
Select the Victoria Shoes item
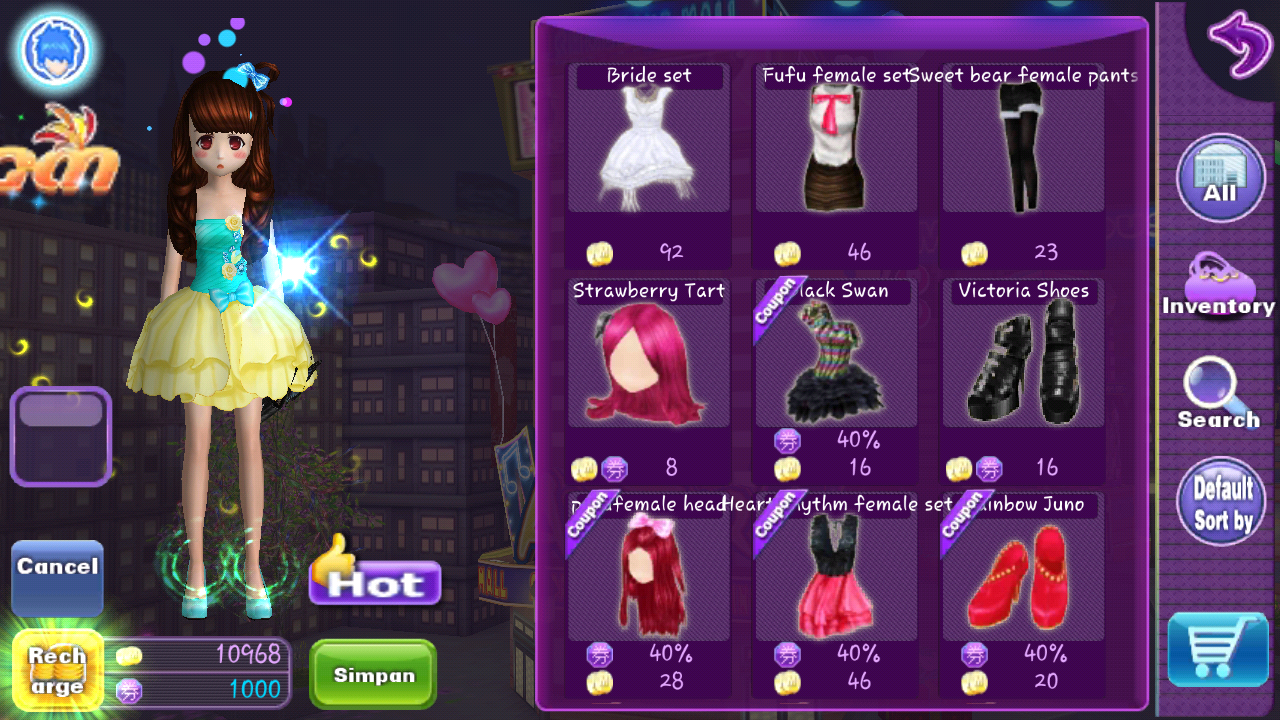(1023, 362)
